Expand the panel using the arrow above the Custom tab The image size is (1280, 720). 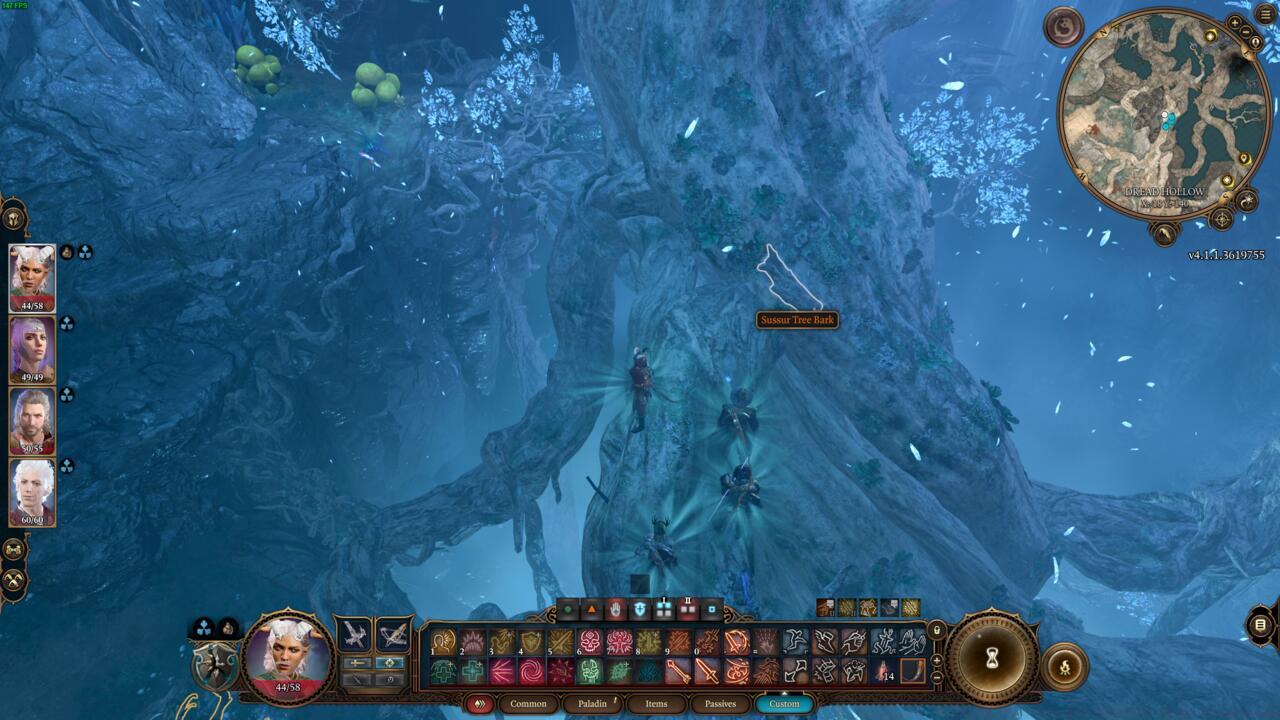785,691
